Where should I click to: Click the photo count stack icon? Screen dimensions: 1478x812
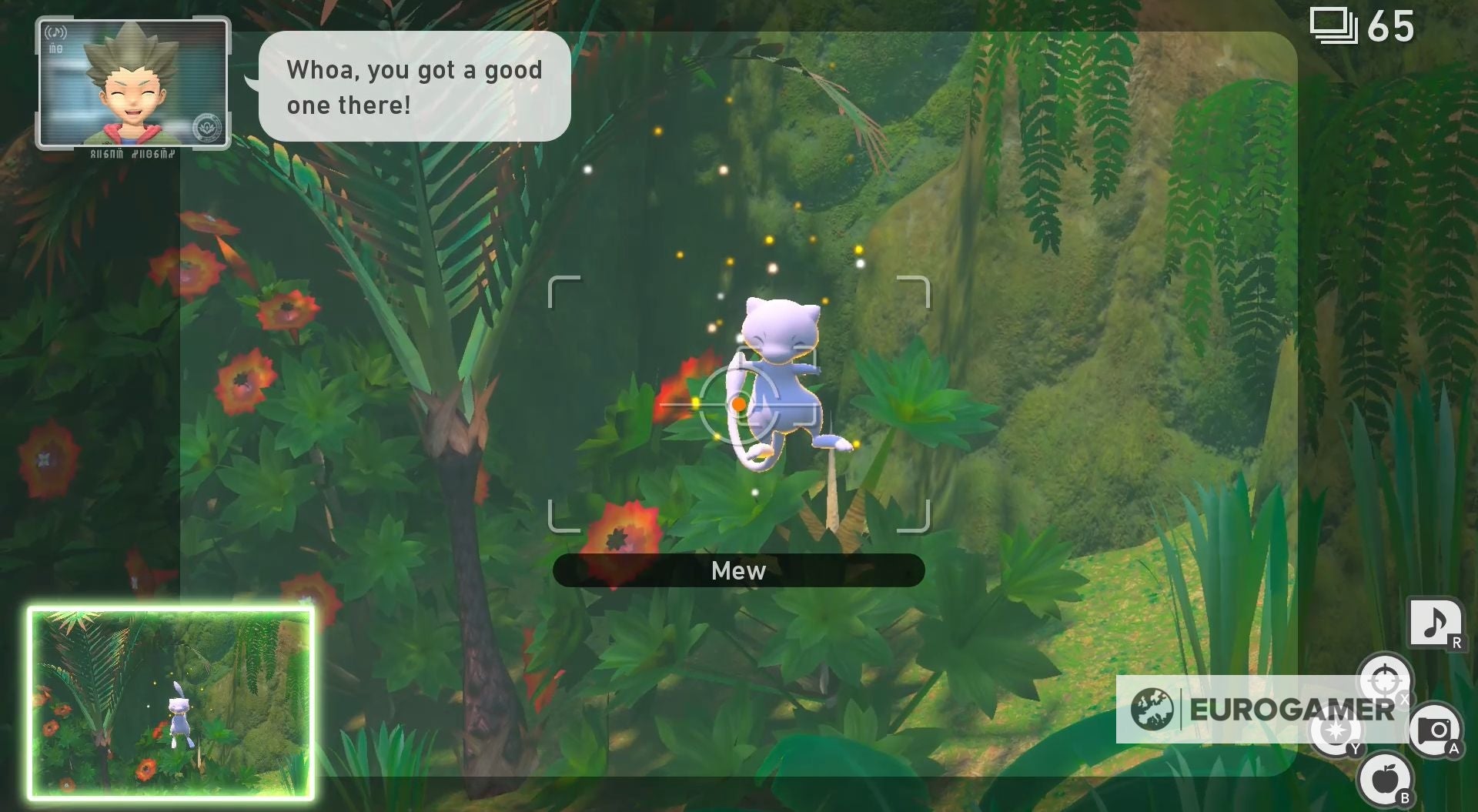[x=1335, y=25]
